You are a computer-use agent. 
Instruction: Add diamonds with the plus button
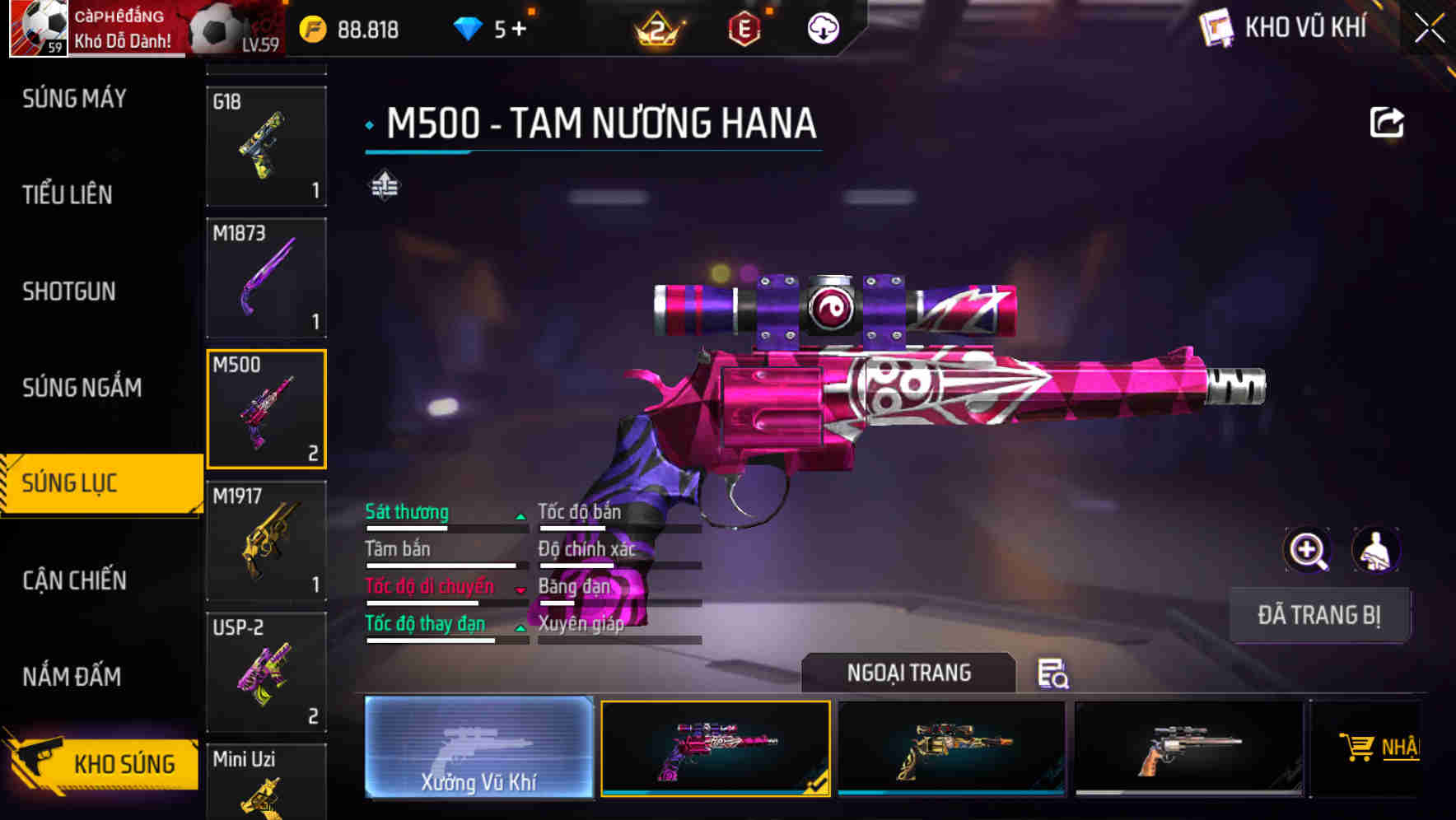click(x=519, y=30)
